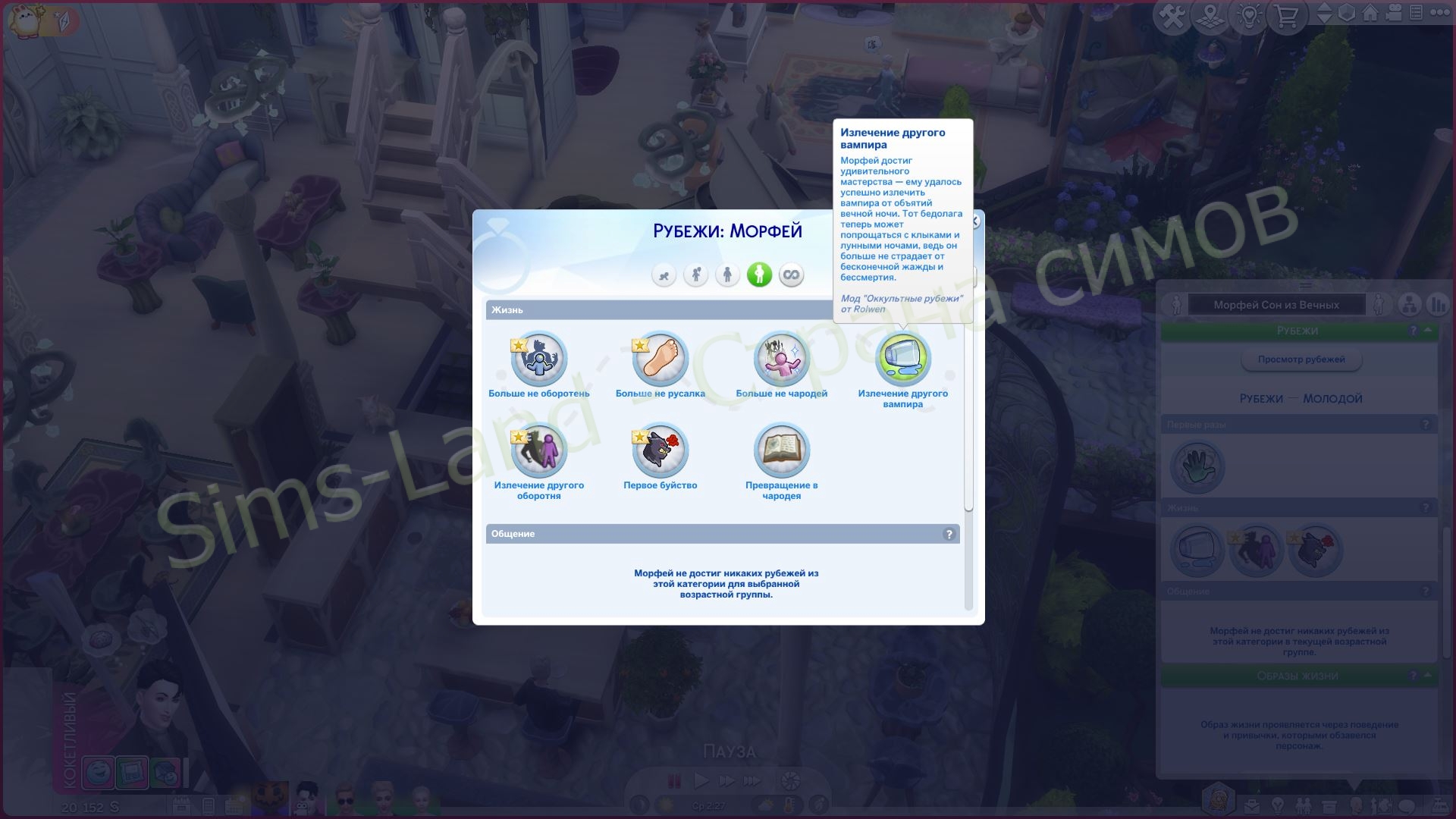Select the green young adult age tab

click(759, 275)
